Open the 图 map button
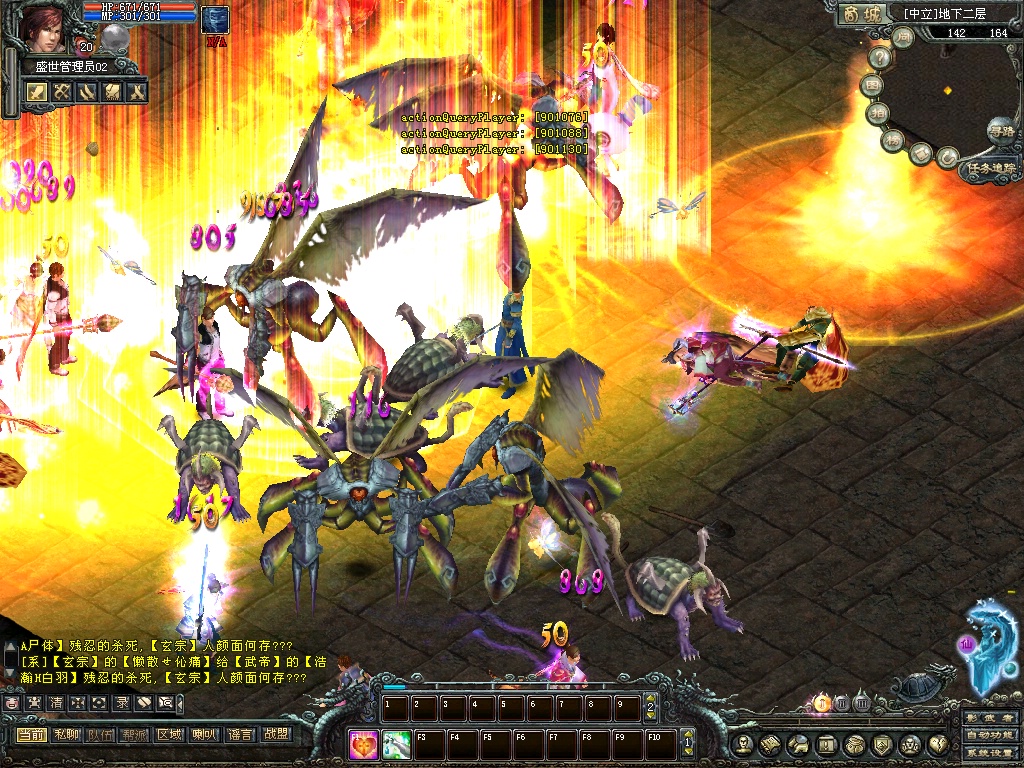The height and width of the screenshot is (768, 1024). point(872,85)
